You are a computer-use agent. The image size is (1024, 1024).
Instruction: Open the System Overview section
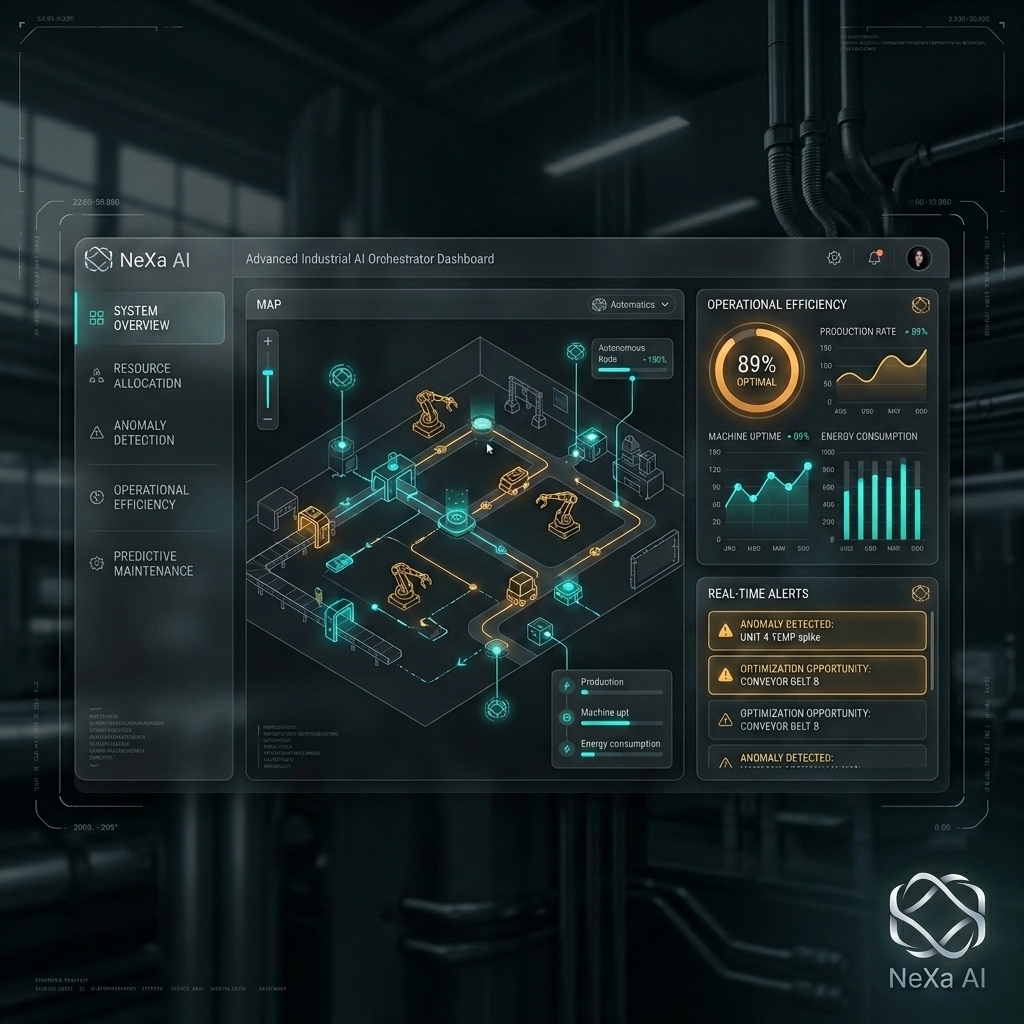(x=150, y=318)
